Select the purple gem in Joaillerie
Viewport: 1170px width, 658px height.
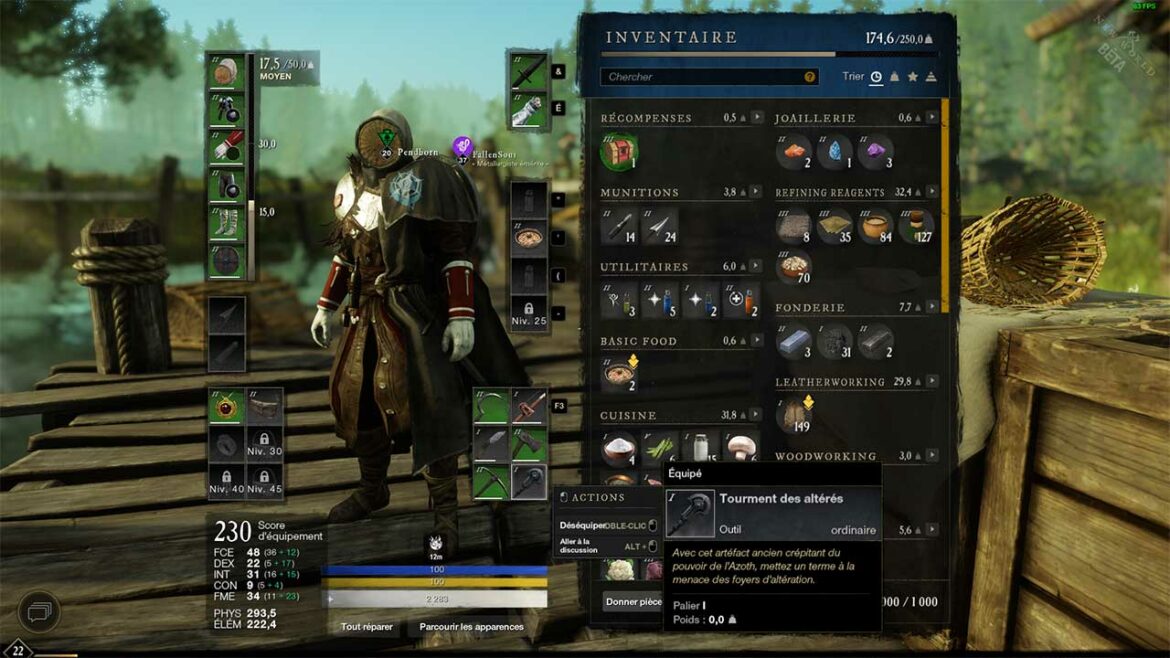pyautogui.click(x=875, y=151)
